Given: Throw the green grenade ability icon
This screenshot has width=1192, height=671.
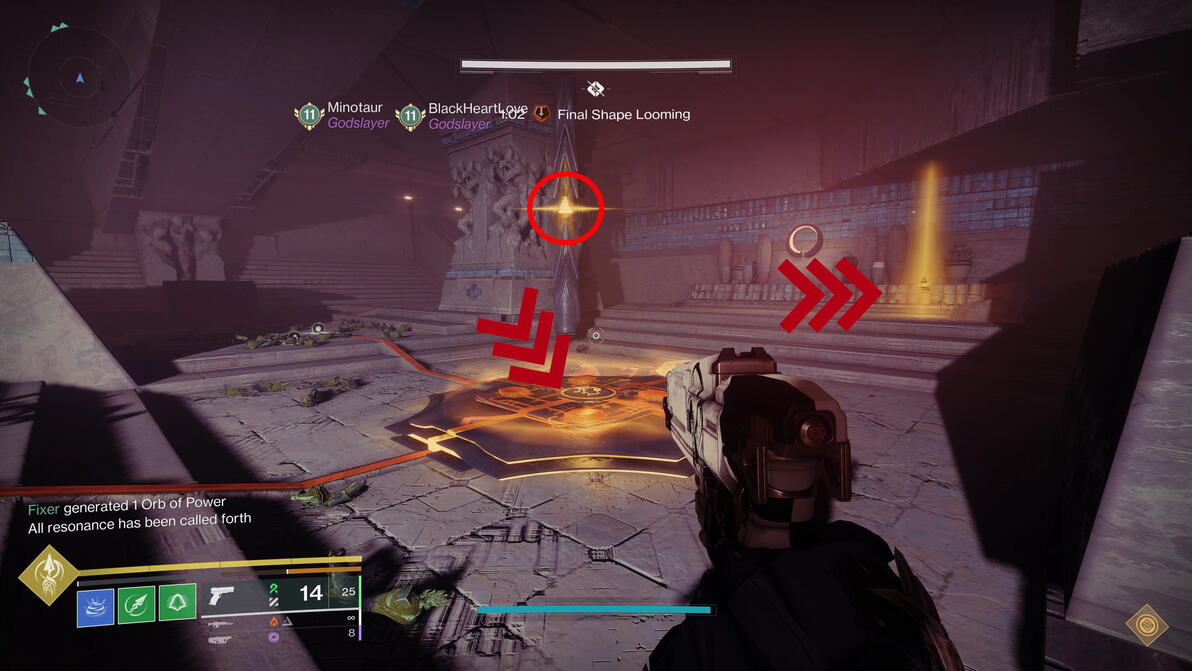Looking at the screenshot, I should click(136, 606).
